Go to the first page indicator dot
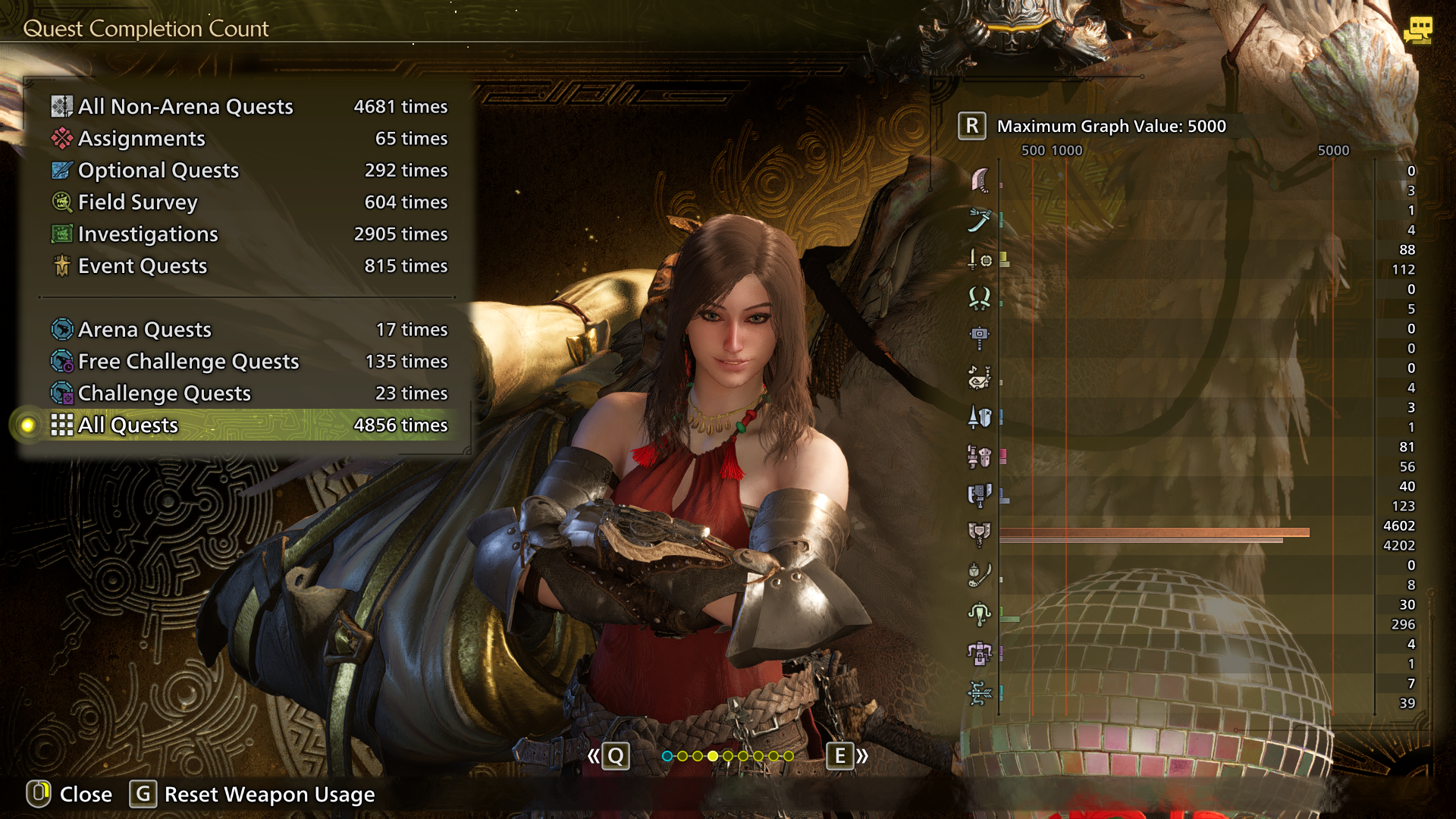Screen dimensions: 1456x819 point(667,756)
